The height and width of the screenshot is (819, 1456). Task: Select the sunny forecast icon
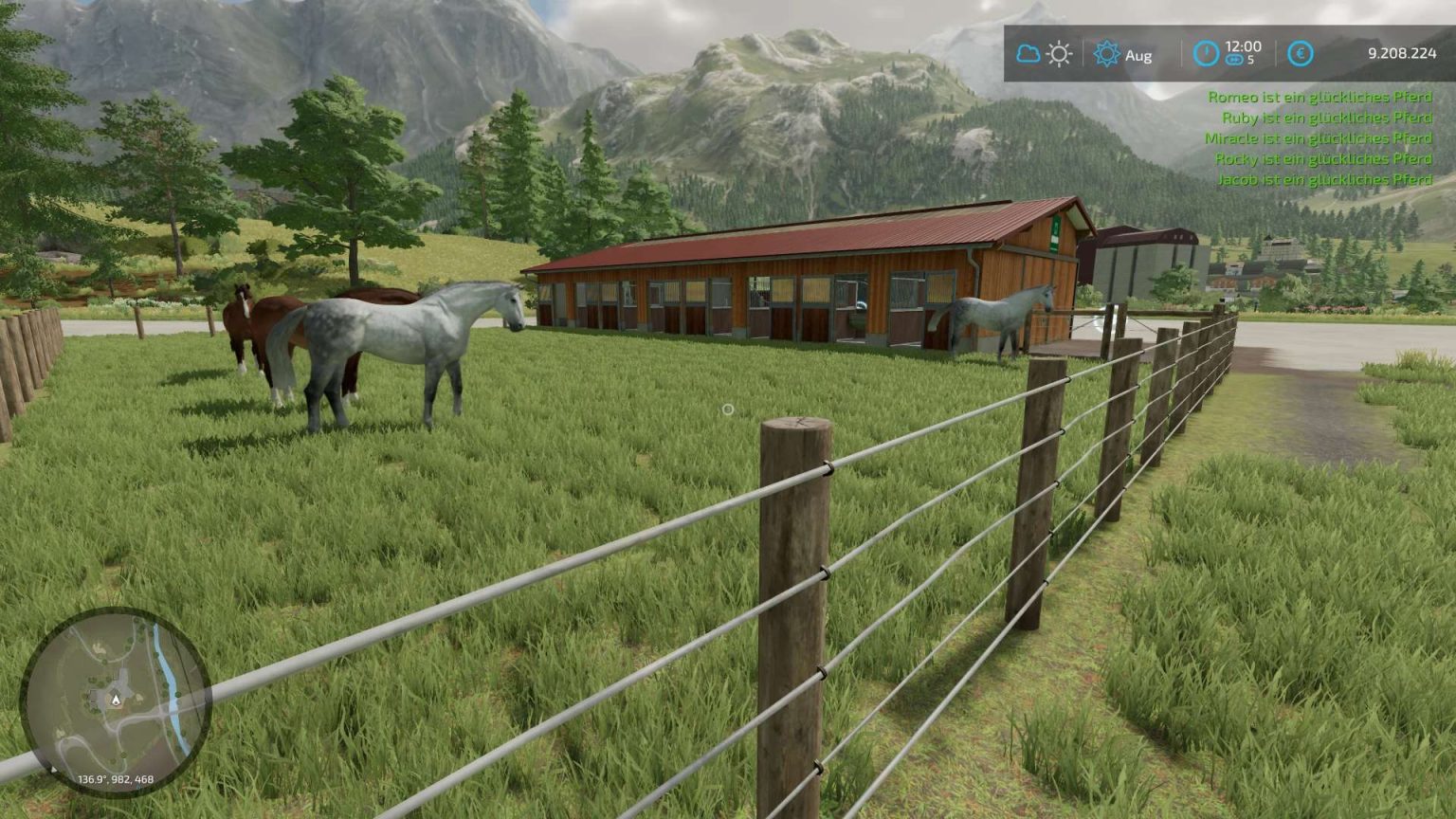[x=1059, y=55]
